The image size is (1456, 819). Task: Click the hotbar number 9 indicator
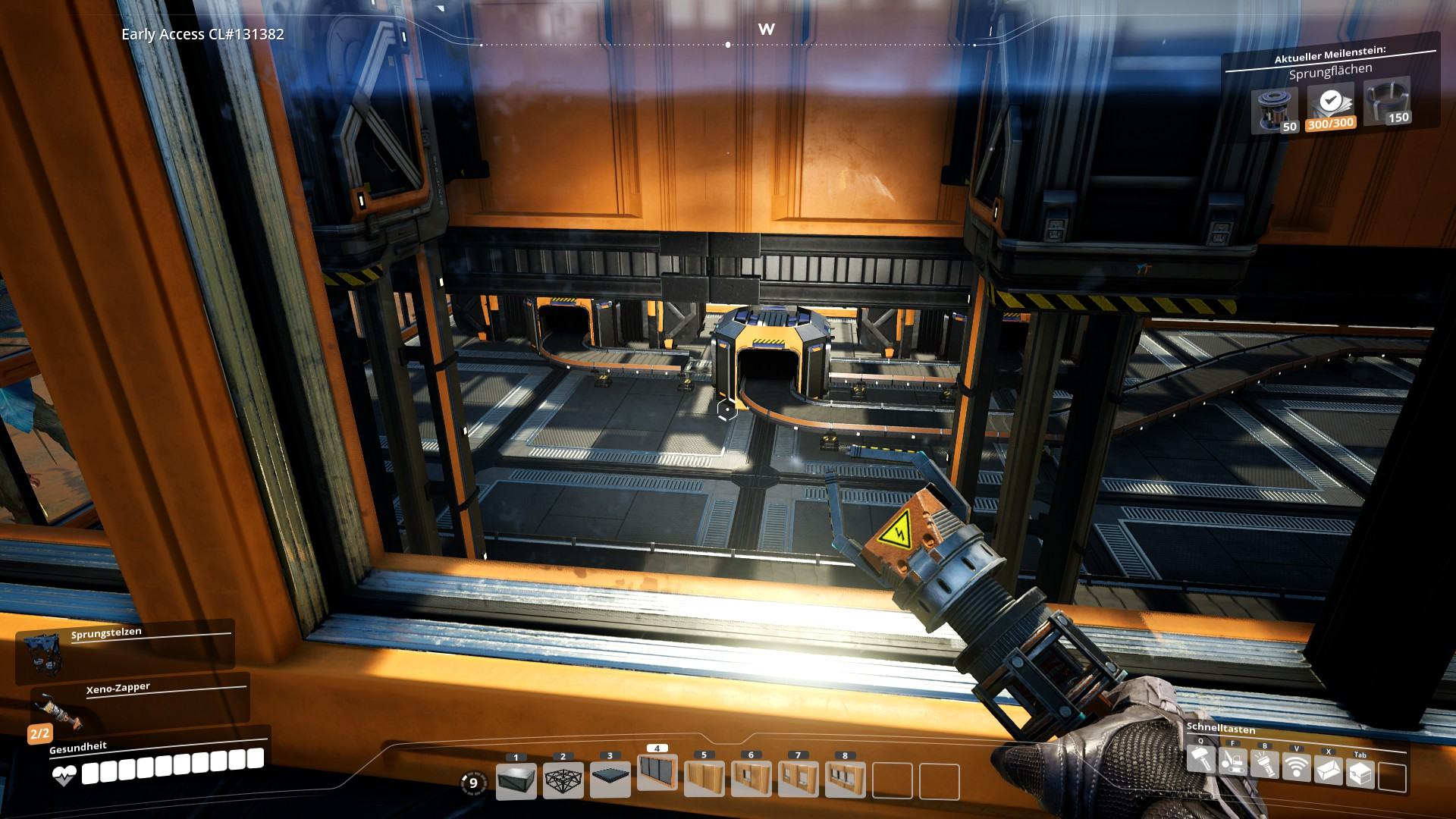pyautogui.click(x=473, y=783)
